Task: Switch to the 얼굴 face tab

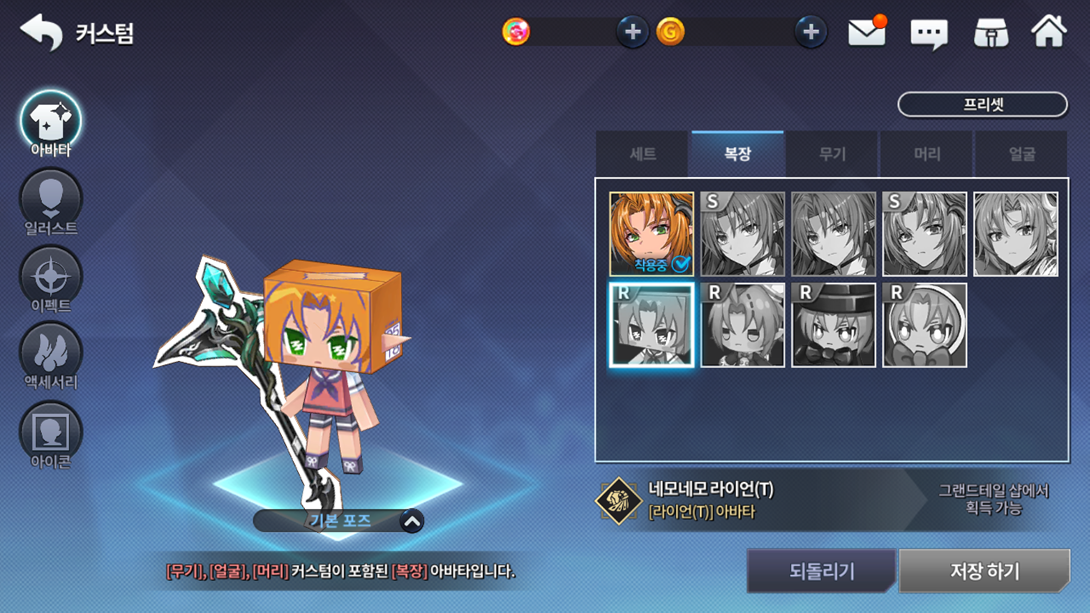Action: coord(1021,154)
